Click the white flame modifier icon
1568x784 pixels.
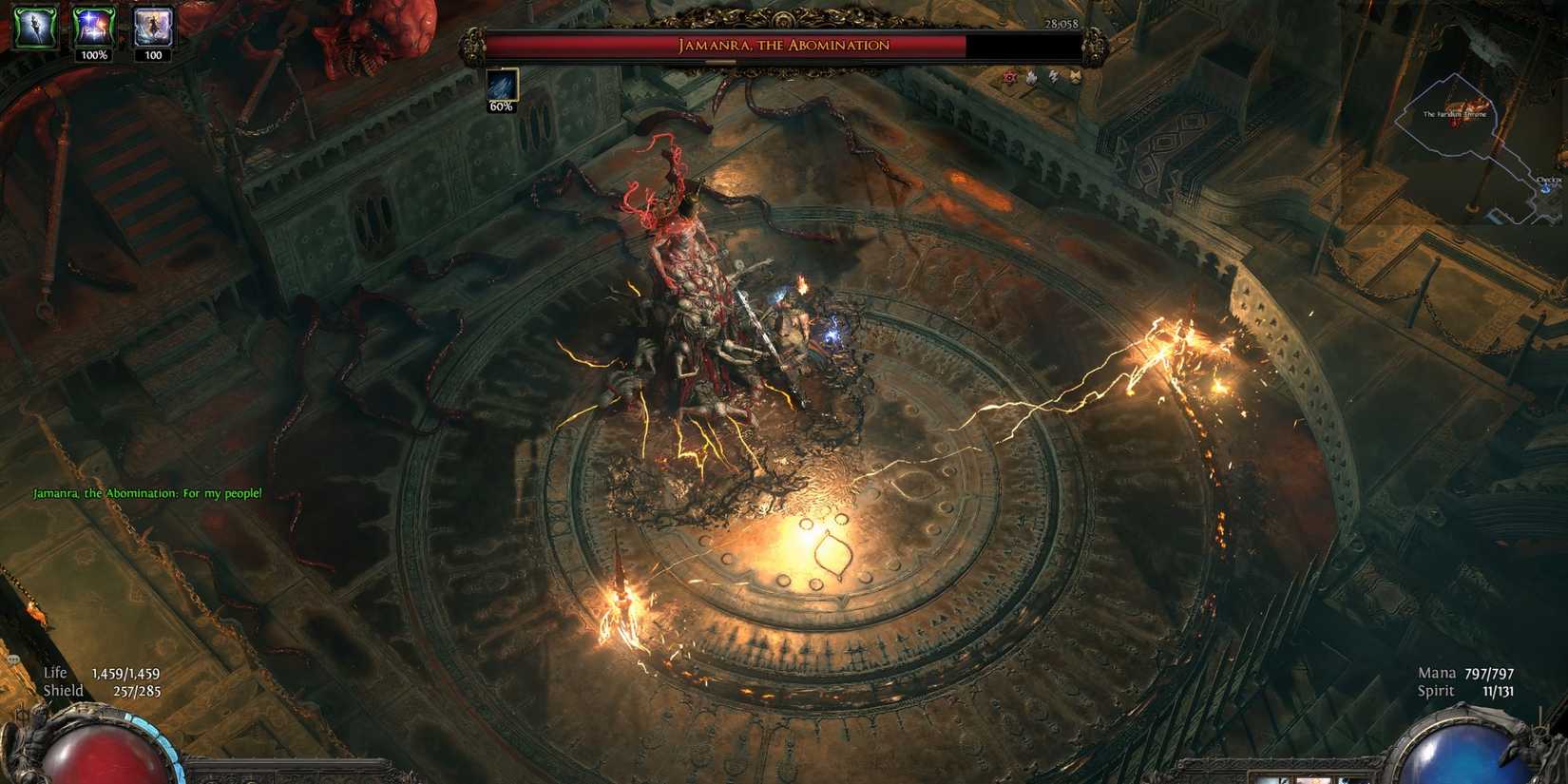[1031, 78]
